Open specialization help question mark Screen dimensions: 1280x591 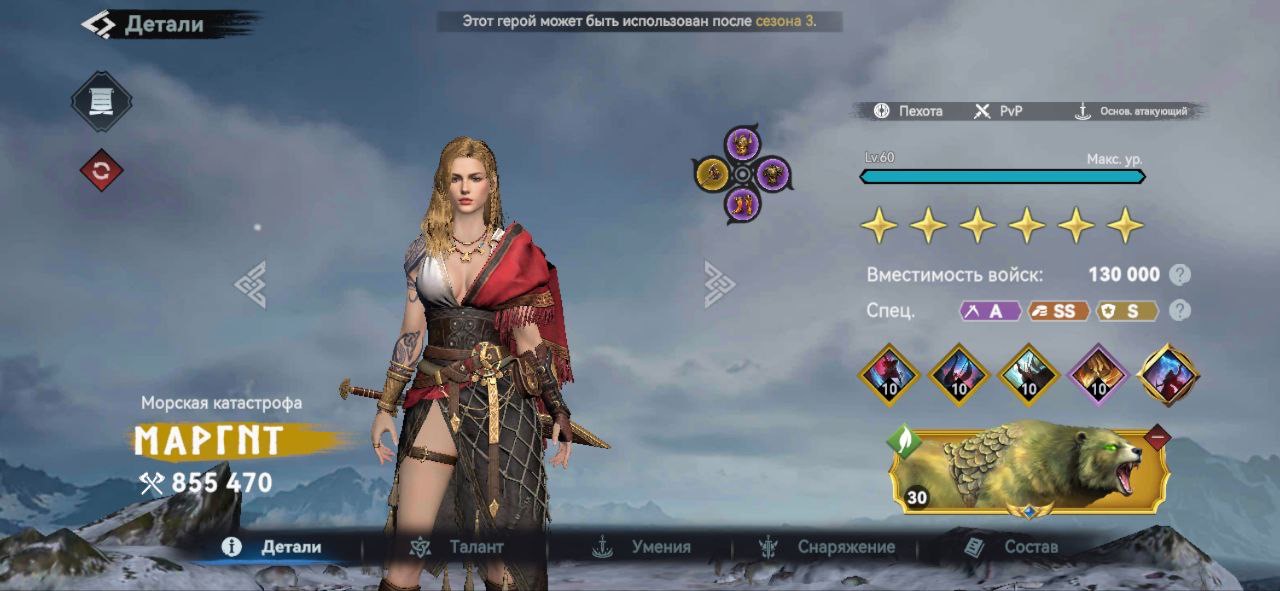coord(1180,311)
